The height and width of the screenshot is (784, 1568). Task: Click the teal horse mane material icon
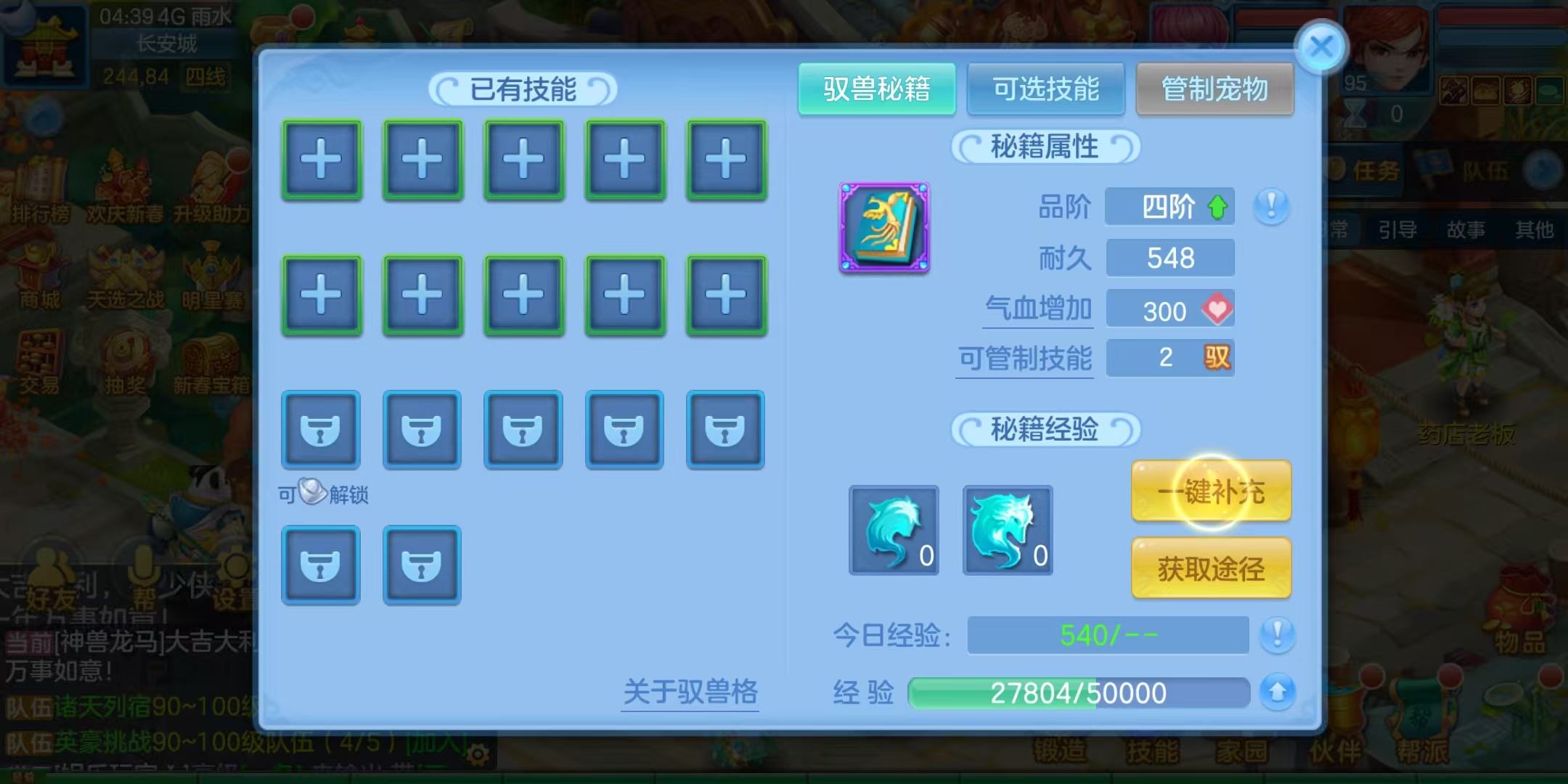click(894, 530)
